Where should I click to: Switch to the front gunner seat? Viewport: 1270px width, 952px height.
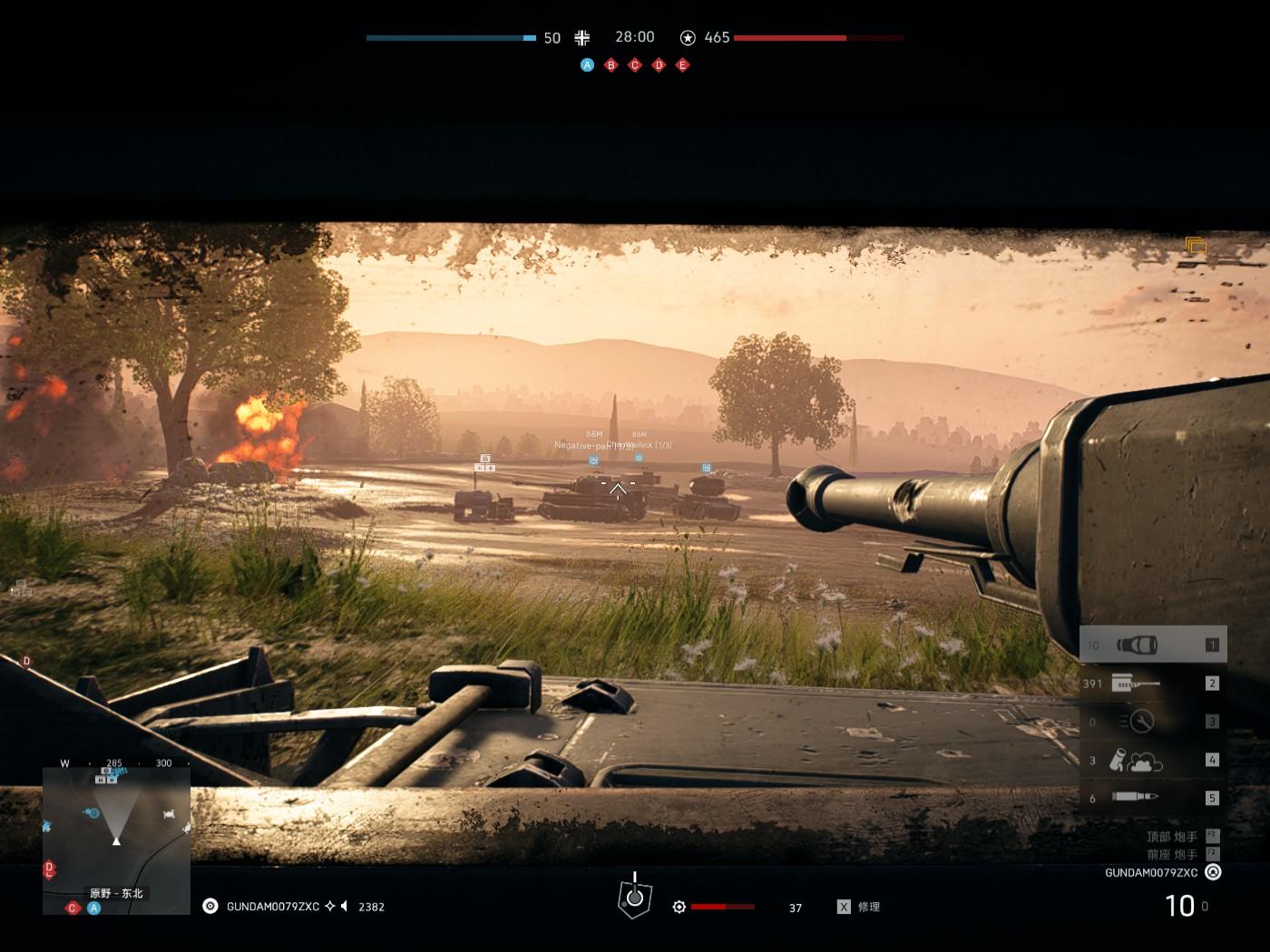click(x=1172, y=854)
